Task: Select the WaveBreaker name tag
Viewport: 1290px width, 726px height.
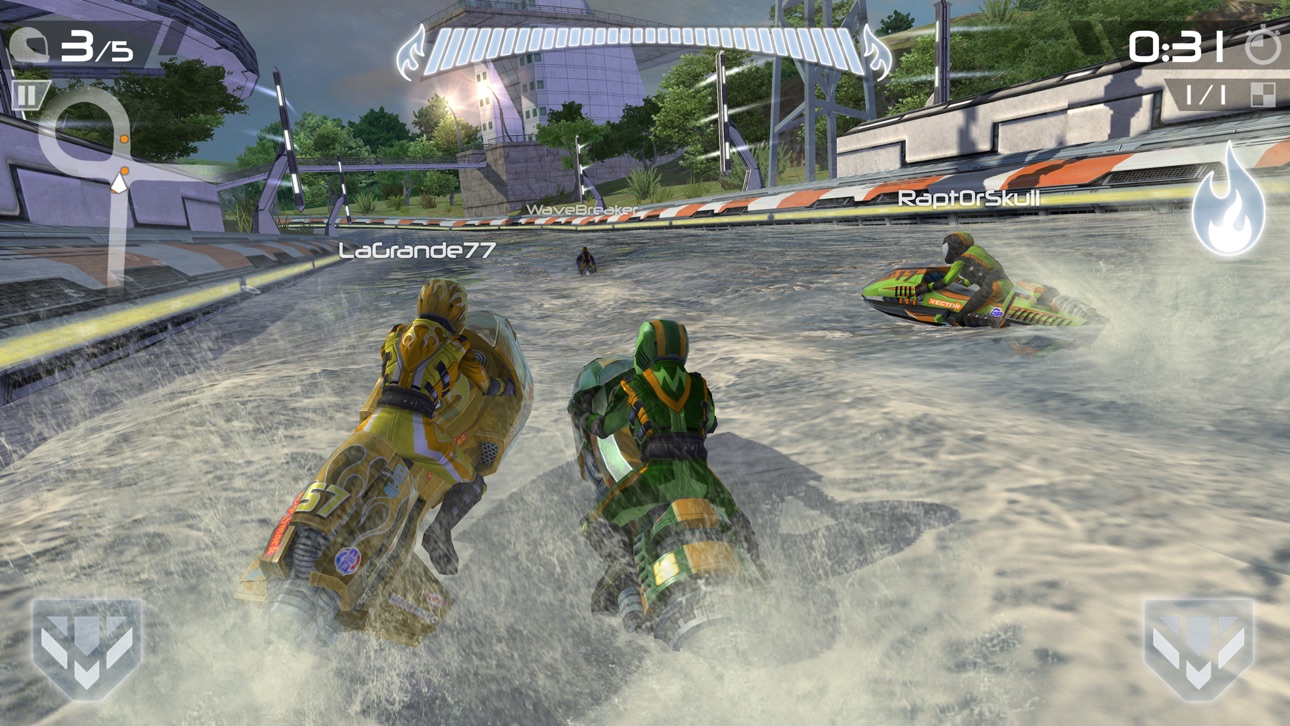Action: click(583, 211)
